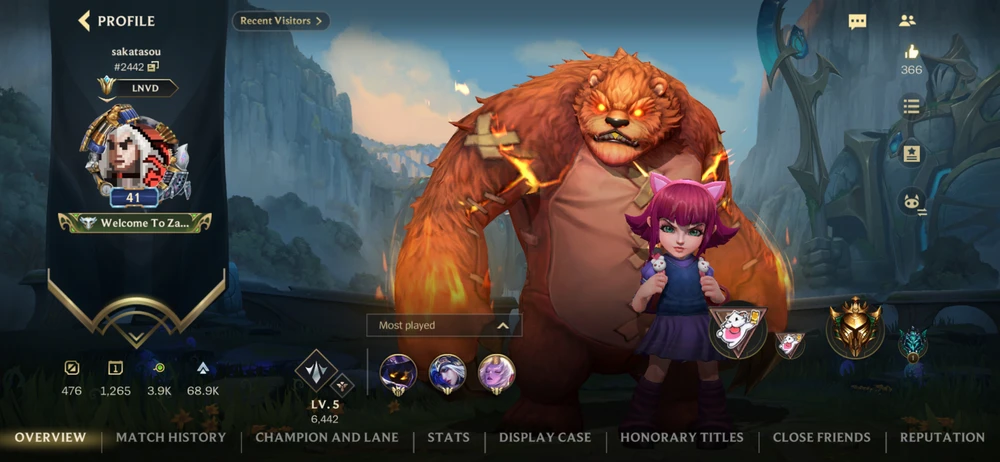Go back from the Profile screen

tap(85, 20)
